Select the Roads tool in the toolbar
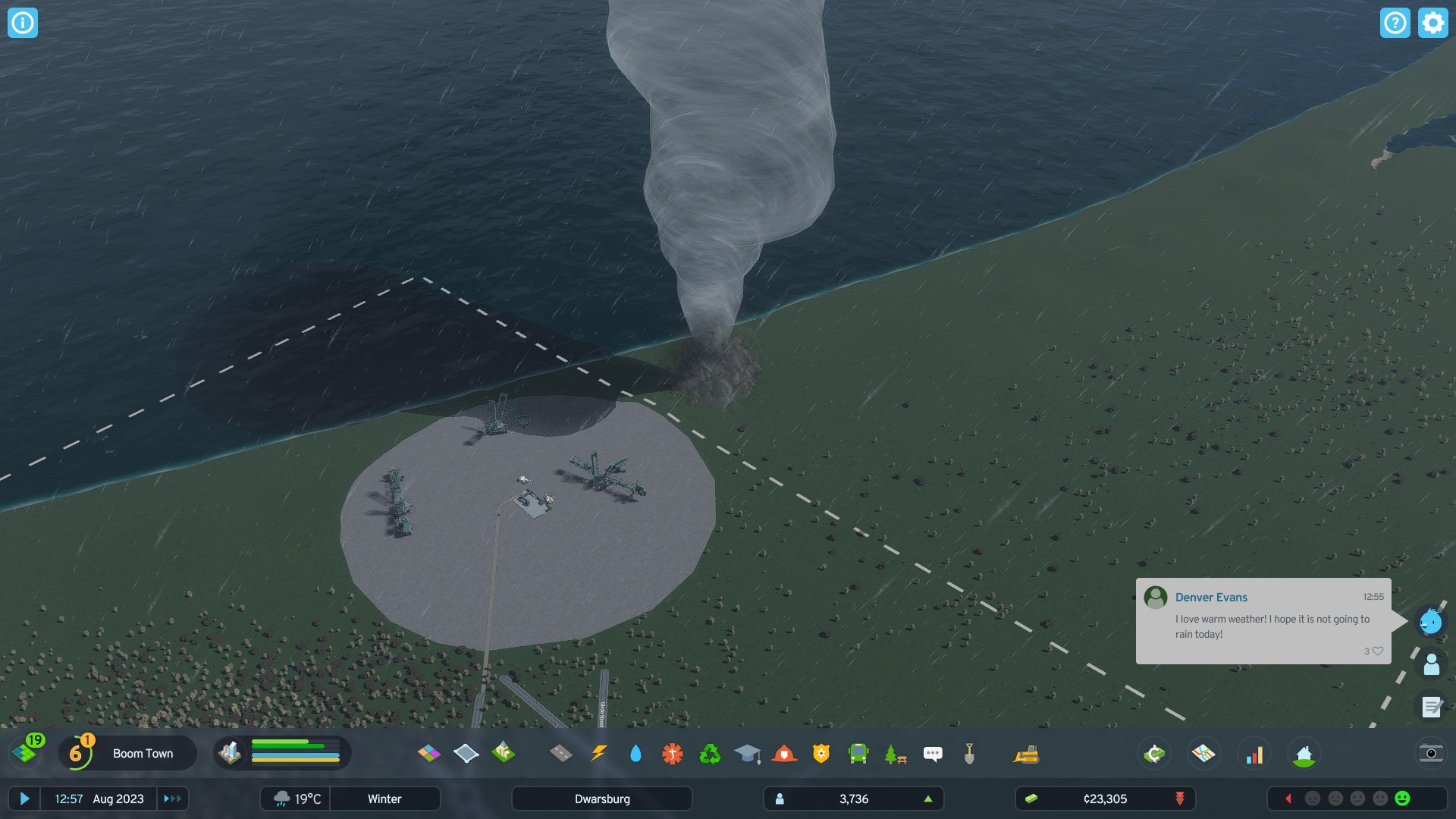This screenshot has width=1456, height=819. 561,753
